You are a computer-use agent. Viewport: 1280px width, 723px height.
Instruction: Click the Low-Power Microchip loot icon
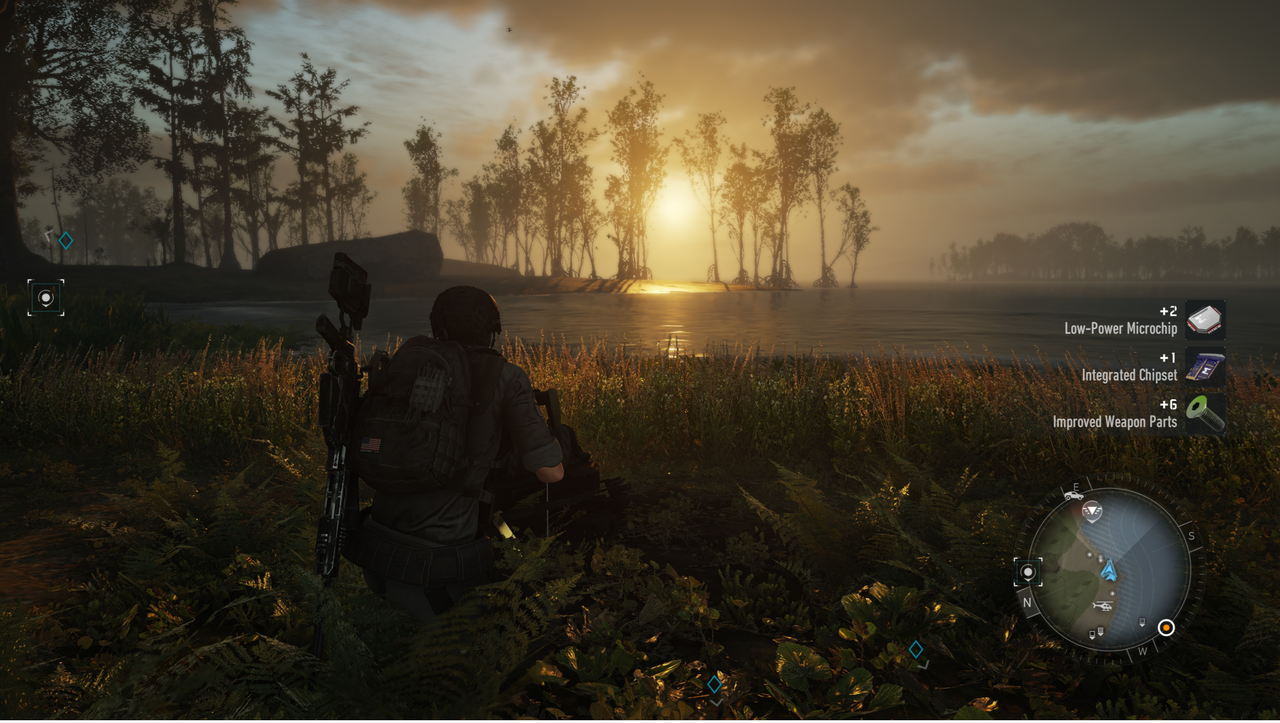click(x=1205, y=320)
